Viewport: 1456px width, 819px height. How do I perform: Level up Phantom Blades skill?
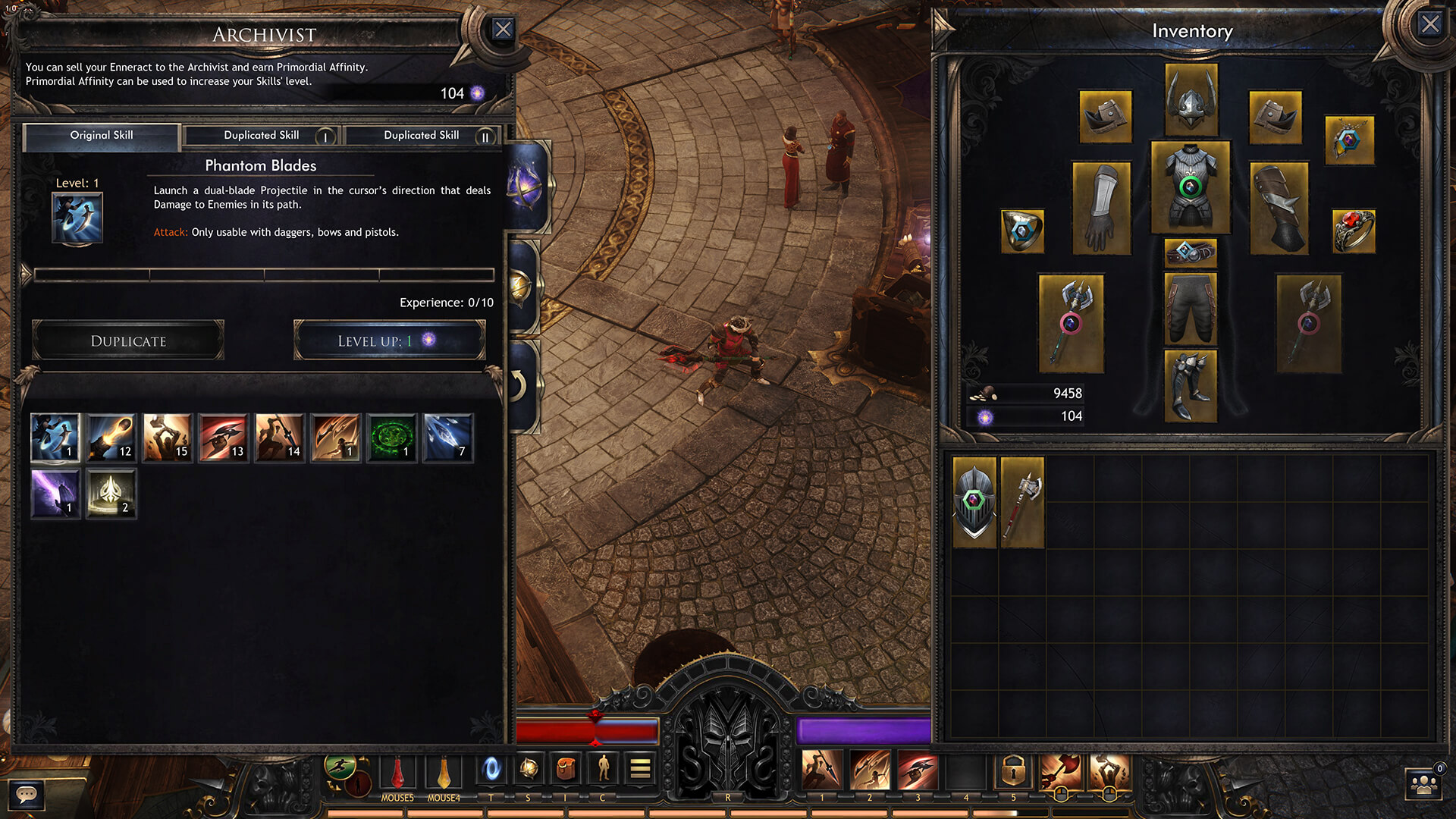389,341
